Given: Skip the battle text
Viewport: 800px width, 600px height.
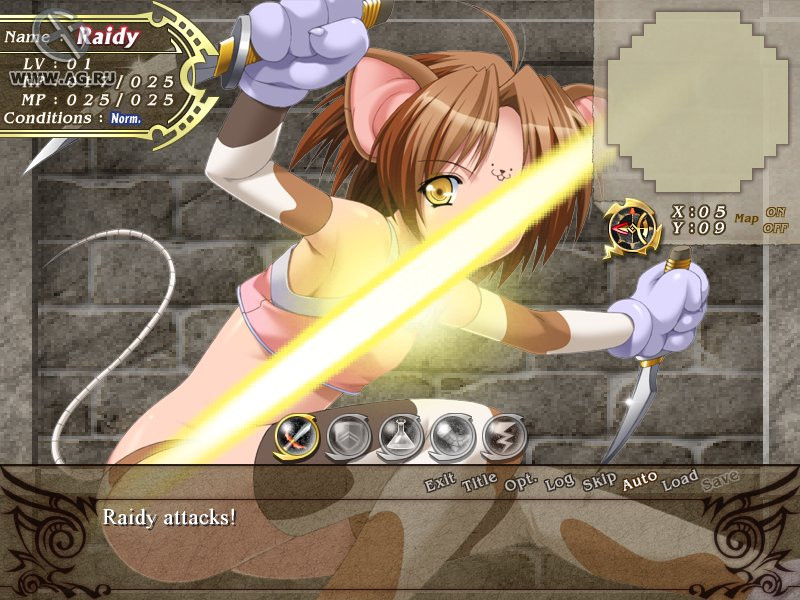Looking at the screenshot, I should pos(599,482).
